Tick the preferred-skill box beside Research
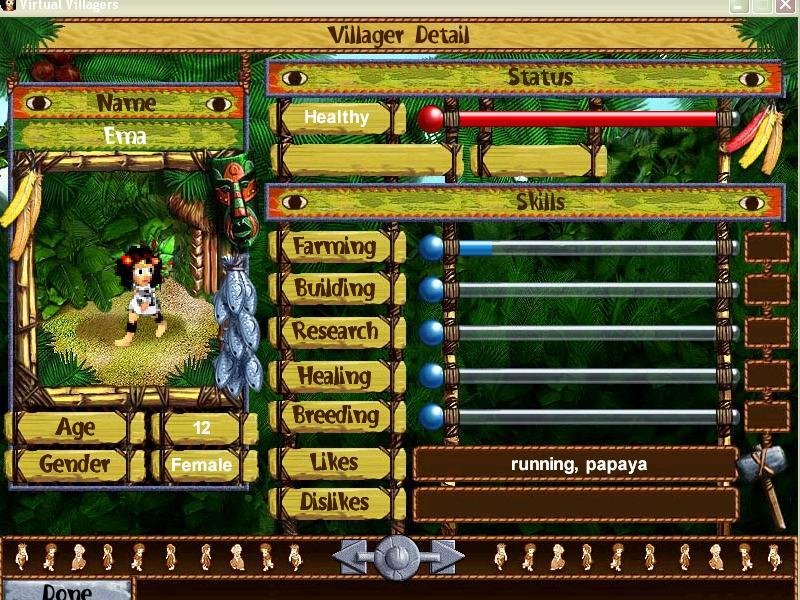 pos(767,332)
